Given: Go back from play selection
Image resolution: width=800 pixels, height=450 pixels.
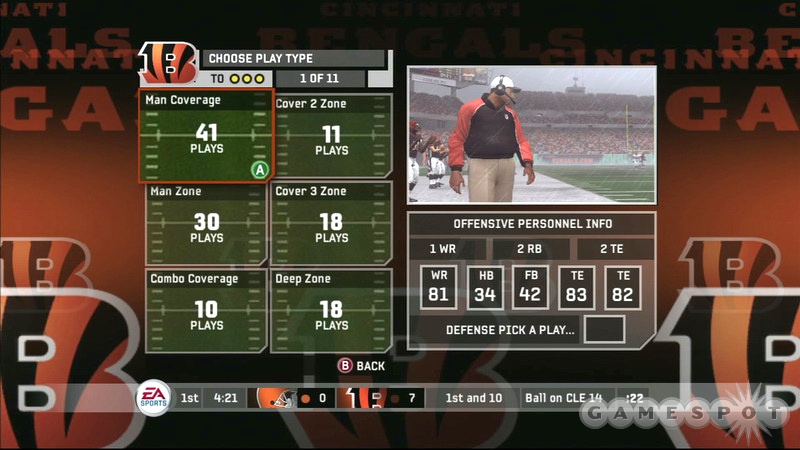Looking at the screenshot, I should tap(361, 366).
